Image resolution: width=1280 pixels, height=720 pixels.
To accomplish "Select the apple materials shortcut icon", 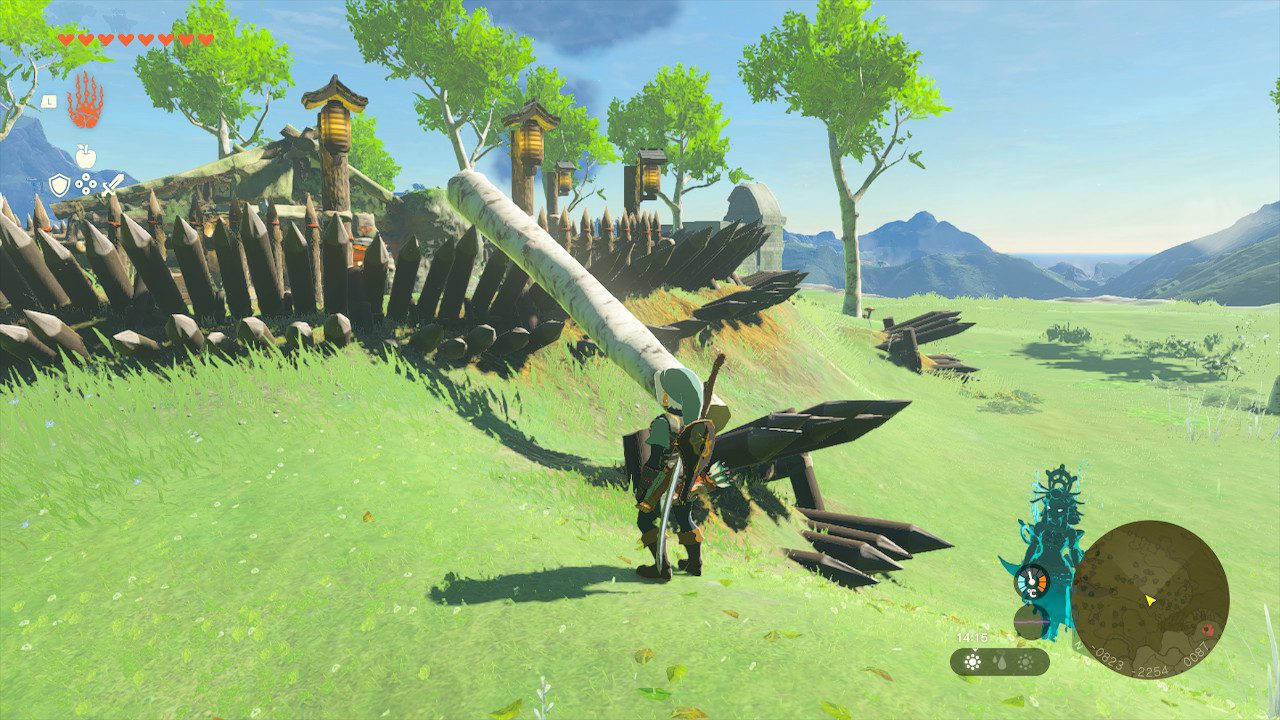I will coord(85,156).
